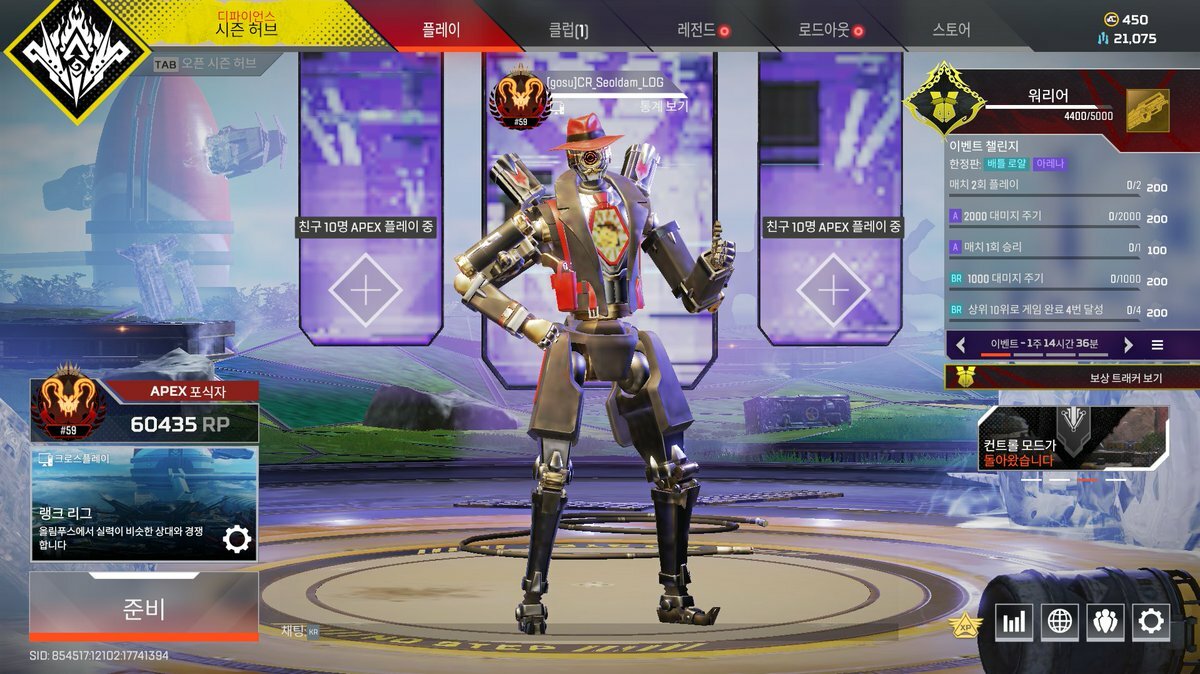
Task: Open the 컨트롤 모드 news banner
Action: 1072,438
